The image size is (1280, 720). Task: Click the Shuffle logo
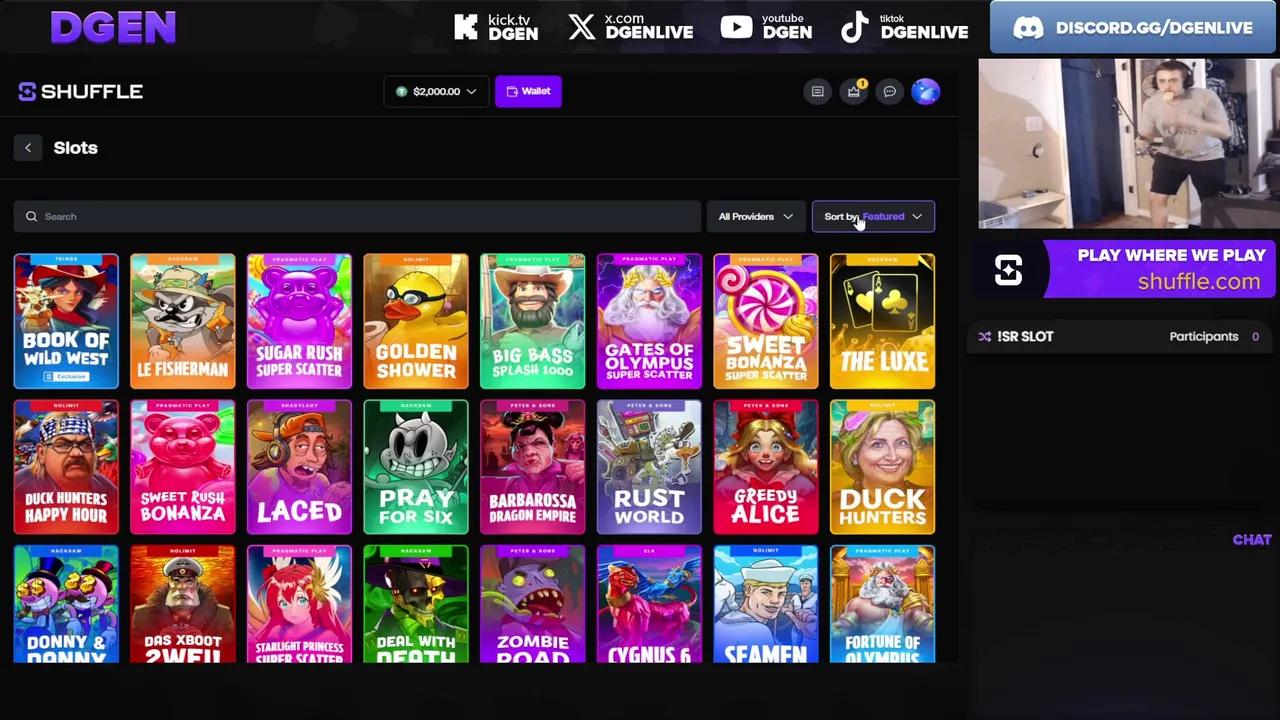[80, 91]
